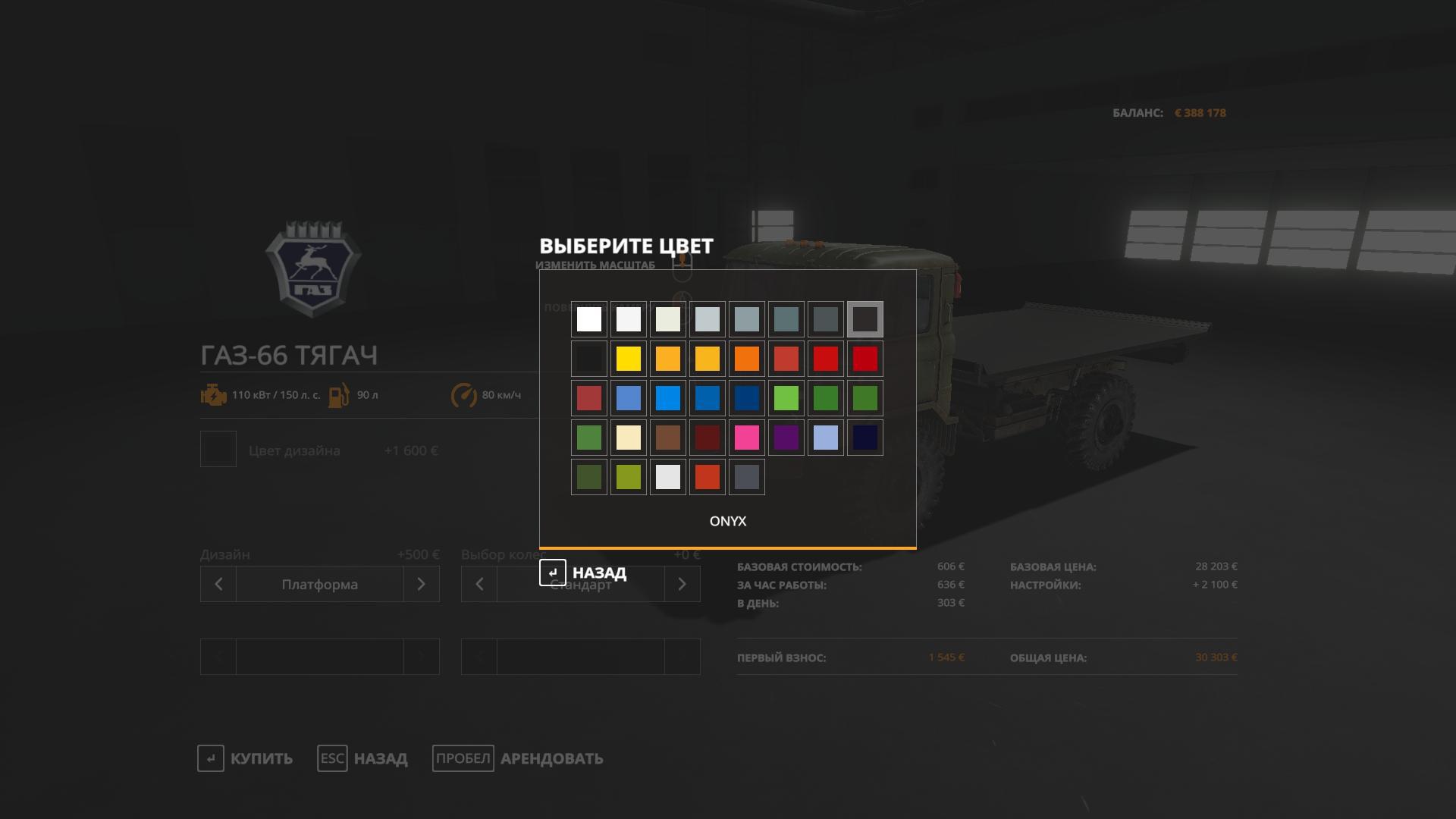Select the orange color swatch
This screenshot has width=1456, height=819.
747,359
